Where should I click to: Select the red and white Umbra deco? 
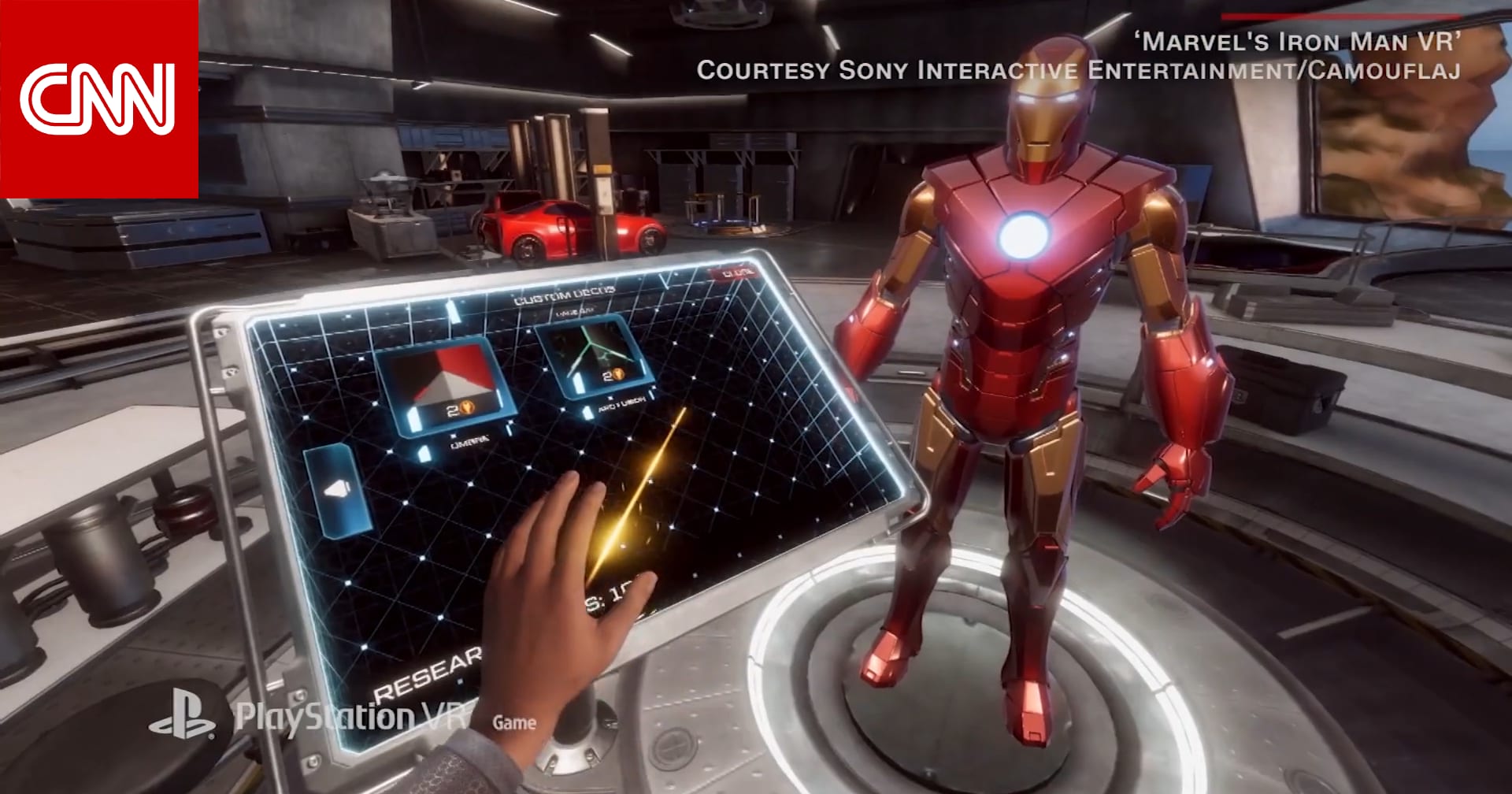pos(446,384)
